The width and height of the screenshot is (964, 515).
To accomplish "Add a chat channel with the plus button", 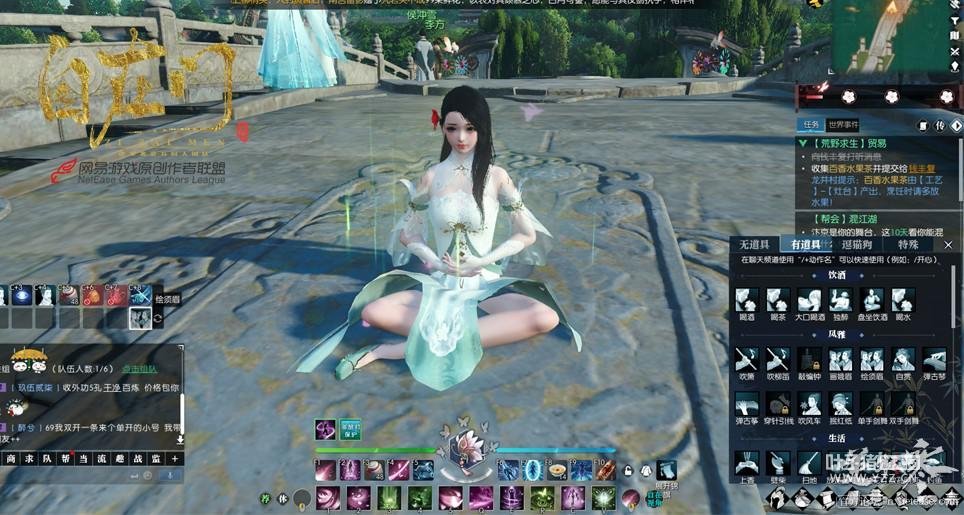I will 174,458.
